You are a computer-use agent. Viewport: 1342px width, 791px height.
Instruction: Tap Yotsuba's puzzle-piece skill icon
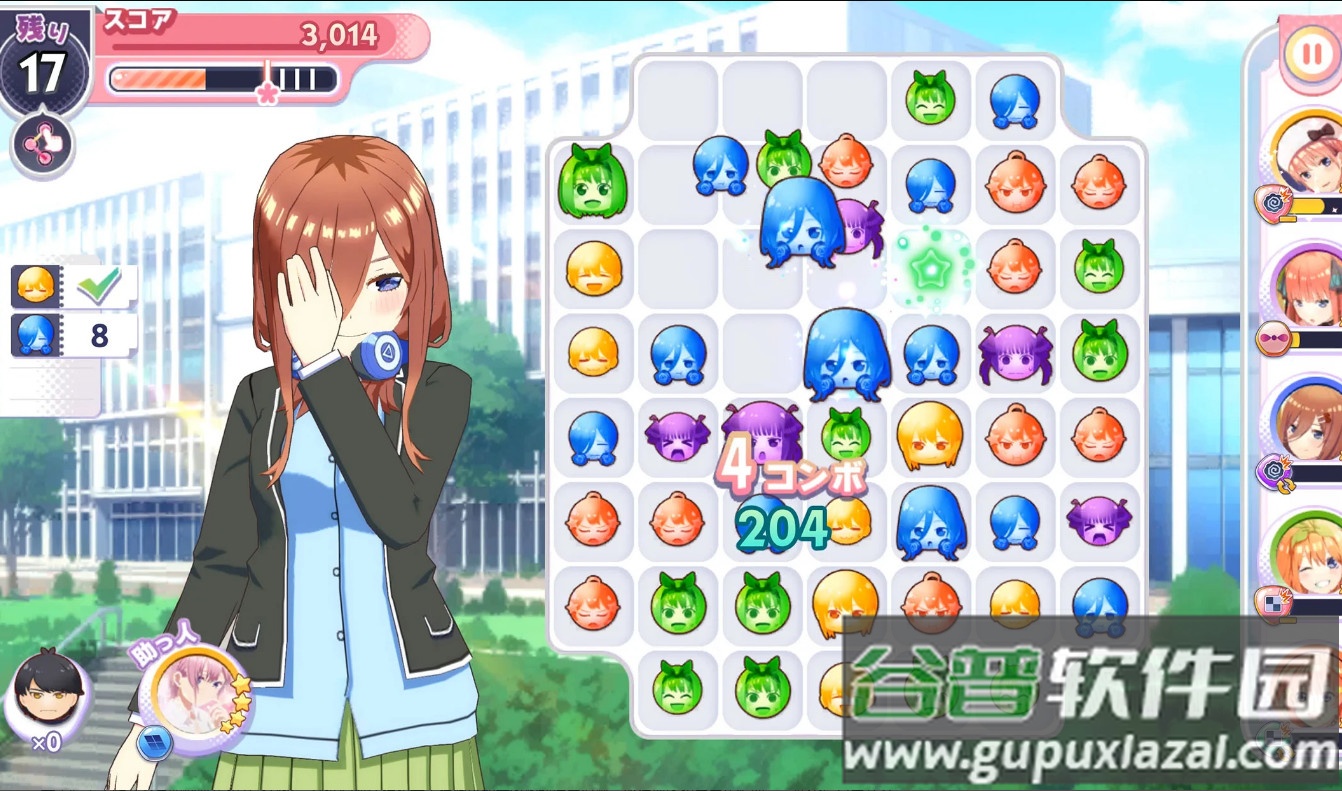pyautogui.click(x=1272, y=603)
